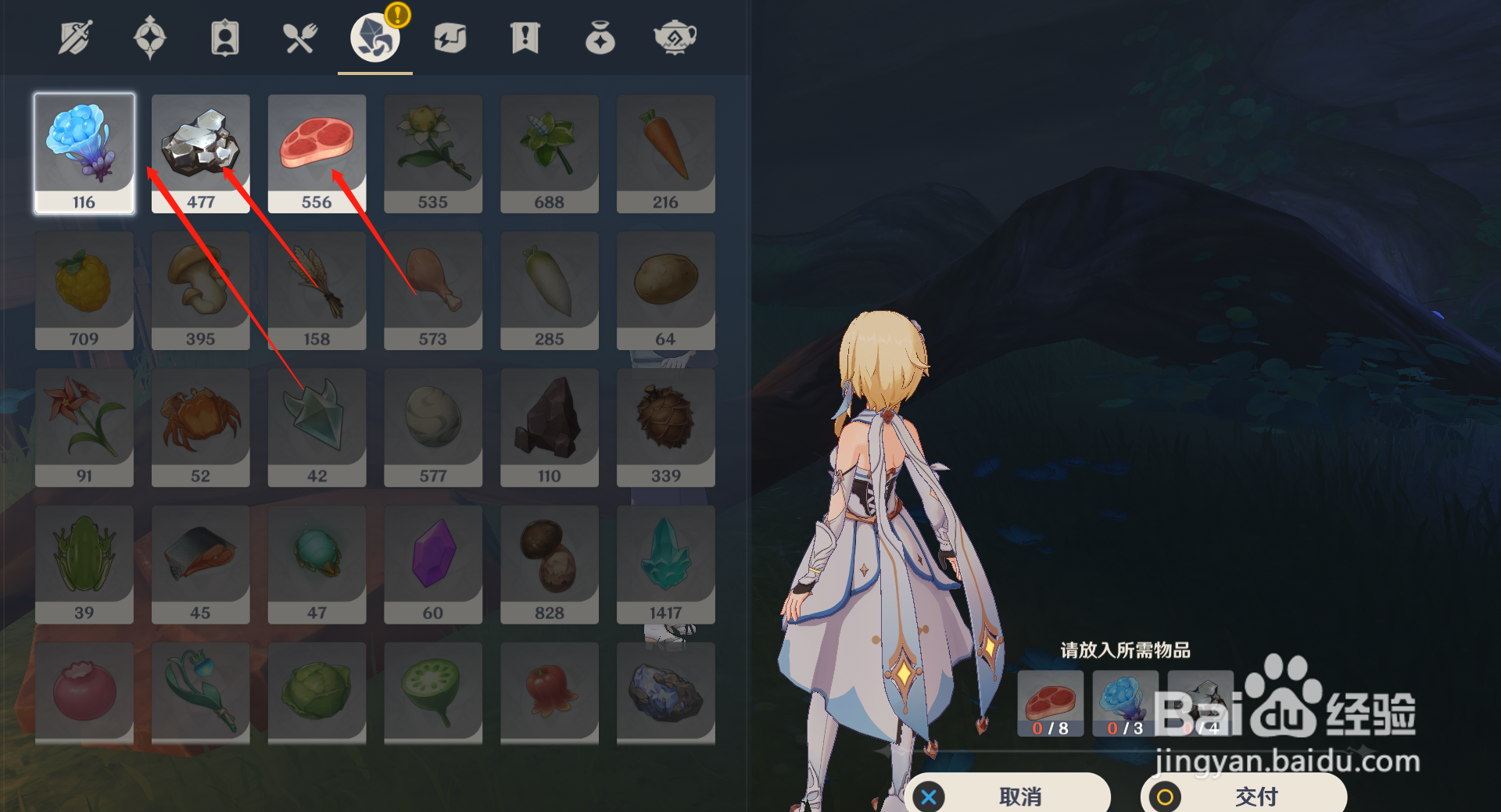Open the Serenitea Pot furnishings tab
The image size is (1501, 812).
pyautogui.click(x=675, y=35)
